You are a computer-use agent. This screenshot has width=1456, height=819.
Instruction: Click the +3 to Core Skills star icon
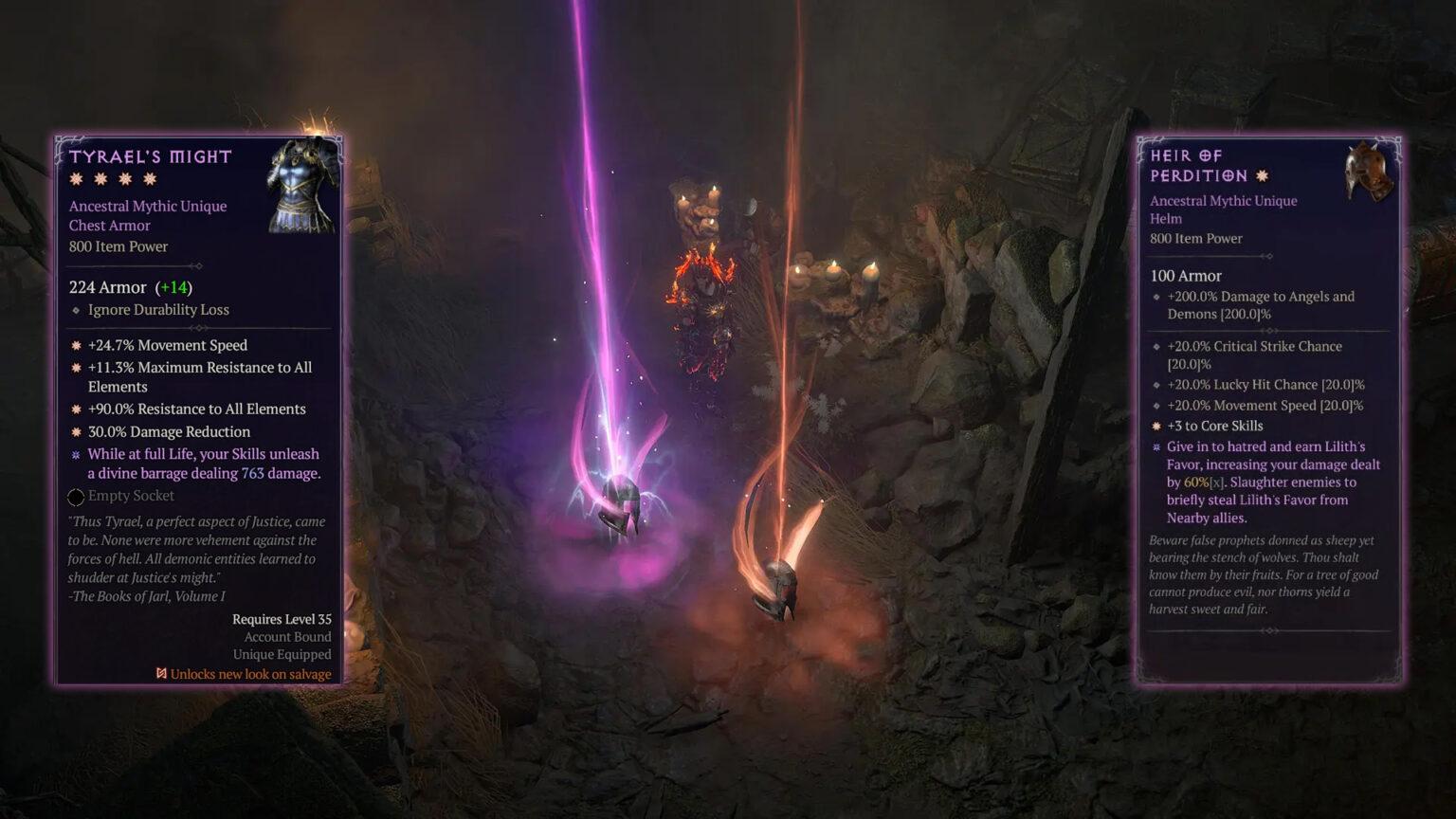1155,426
